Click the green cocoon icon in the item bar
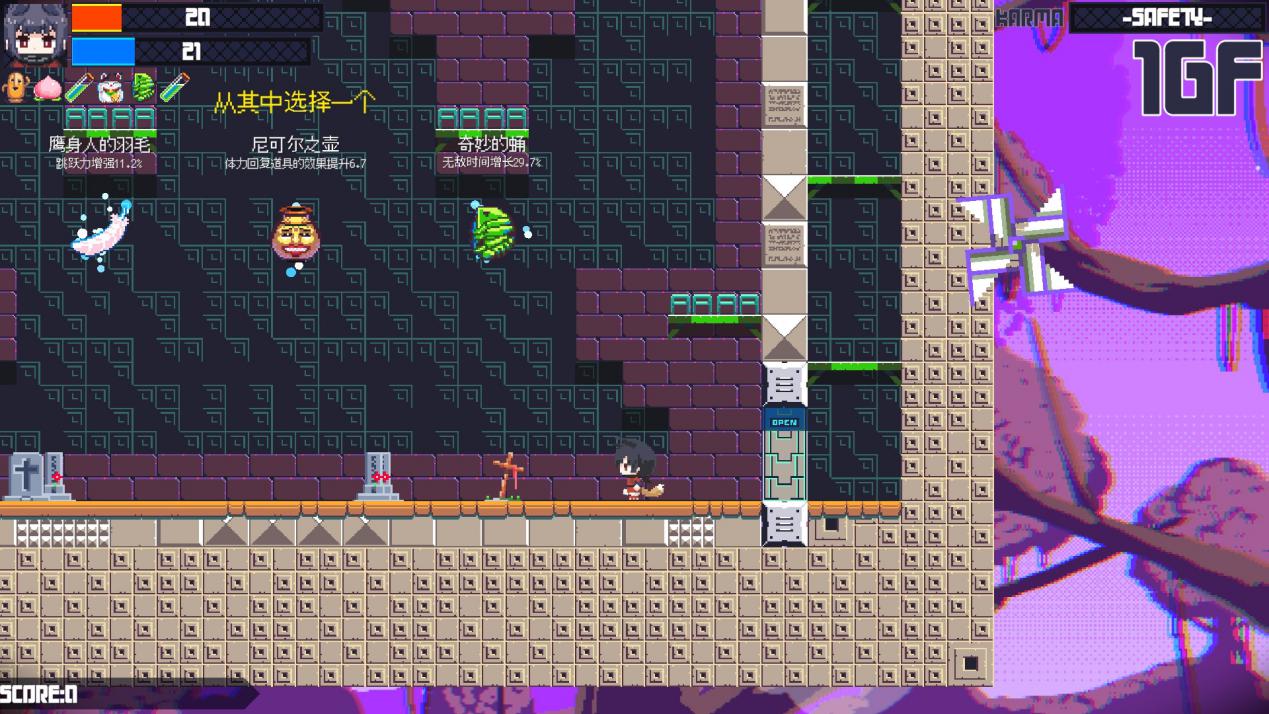The image size is (1269, 714). [143, 88]
